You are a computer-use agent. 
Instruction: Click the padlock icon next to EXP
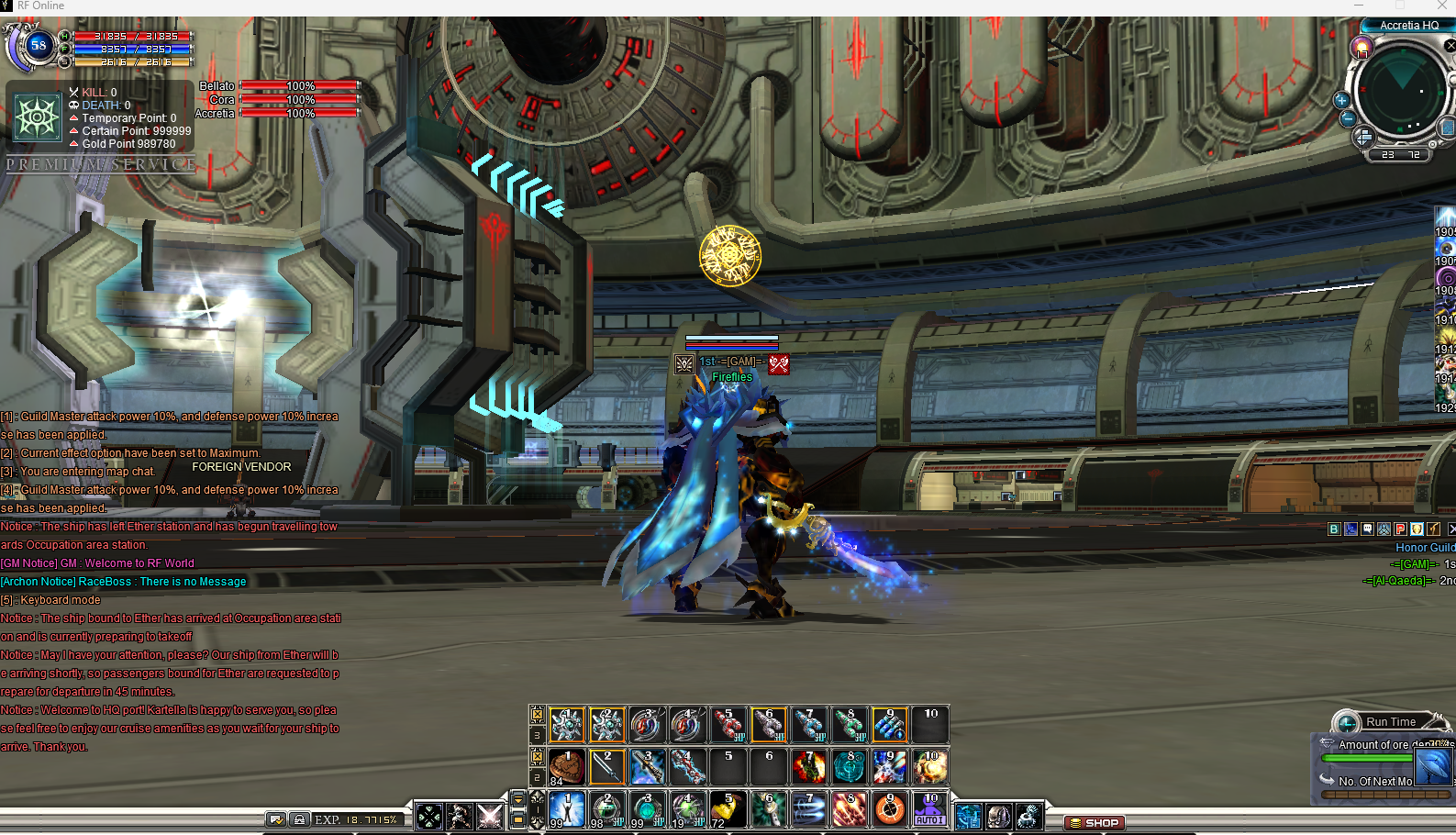pyautogui.click(x=299, y=819)
